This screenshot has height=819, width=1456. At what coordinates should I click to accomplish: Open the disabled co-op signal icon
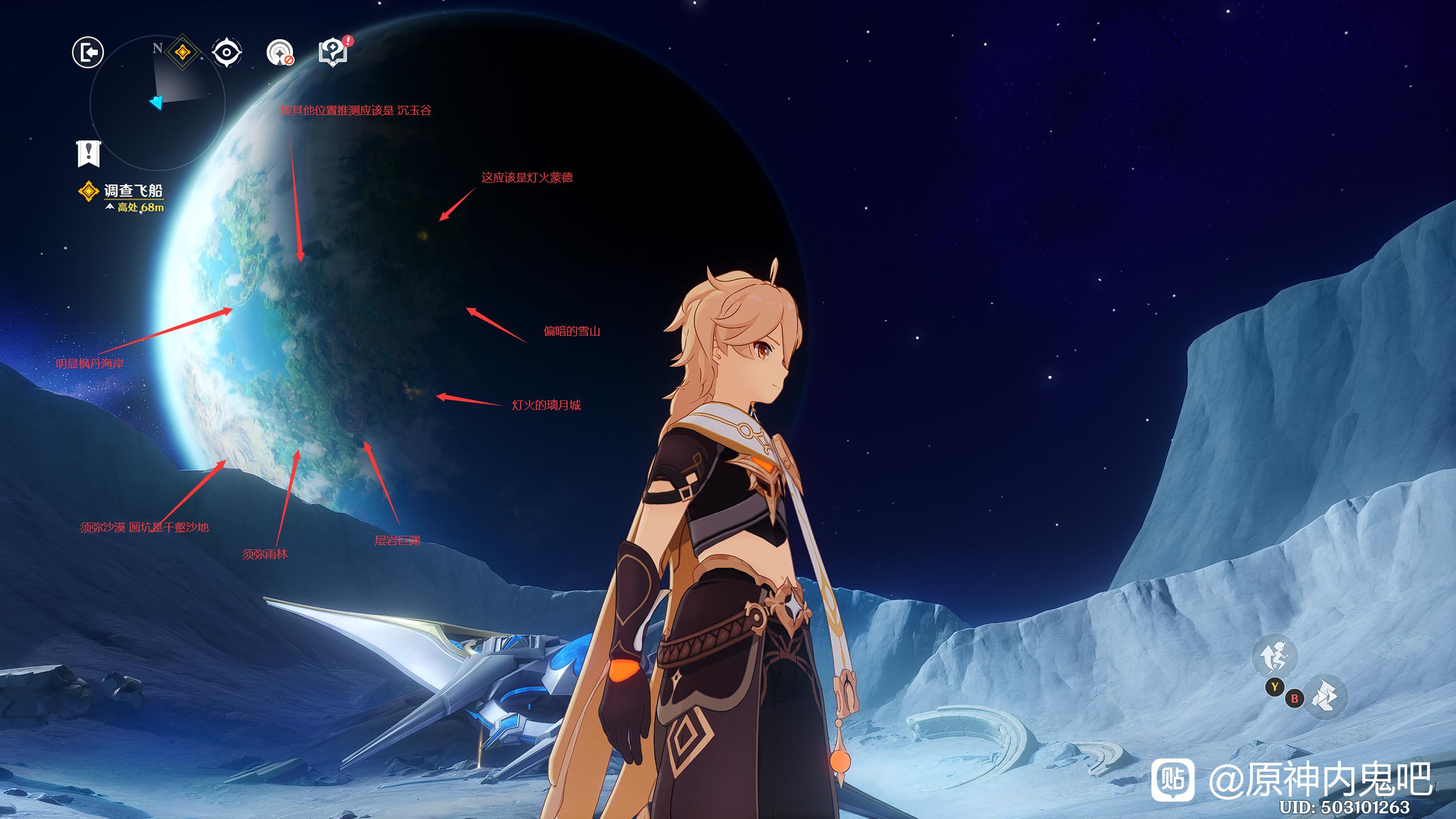[x=280, y=53]
